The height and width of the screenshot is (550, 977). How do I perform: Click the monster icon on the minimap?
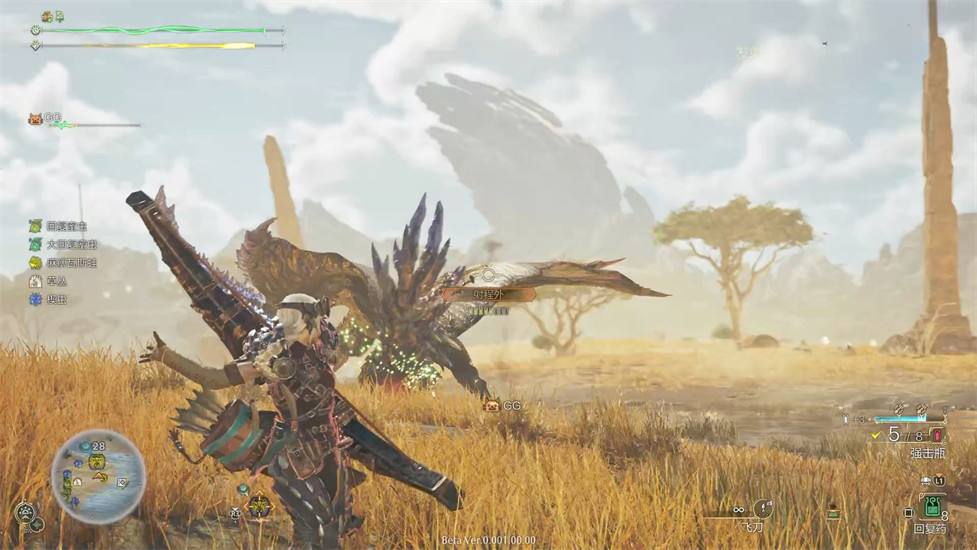[98, 461]
